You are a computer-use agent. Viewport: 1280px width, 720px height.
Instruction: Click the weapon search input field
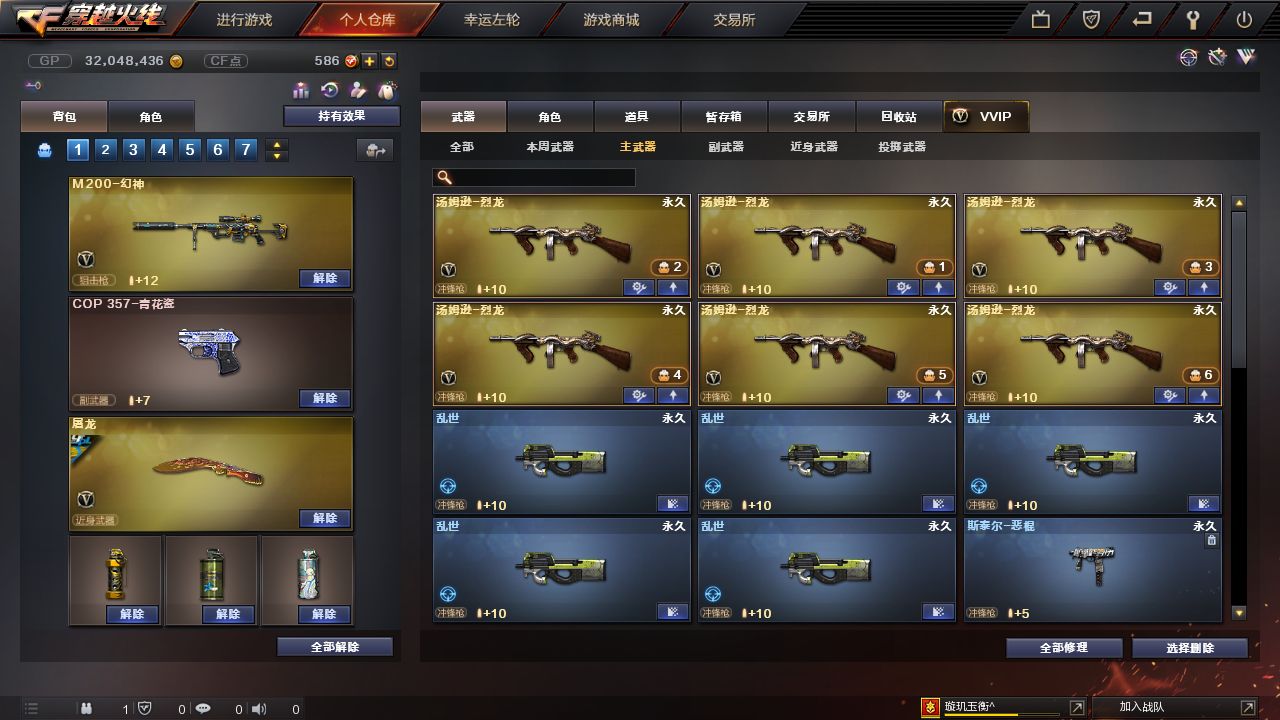coord(535,177)
